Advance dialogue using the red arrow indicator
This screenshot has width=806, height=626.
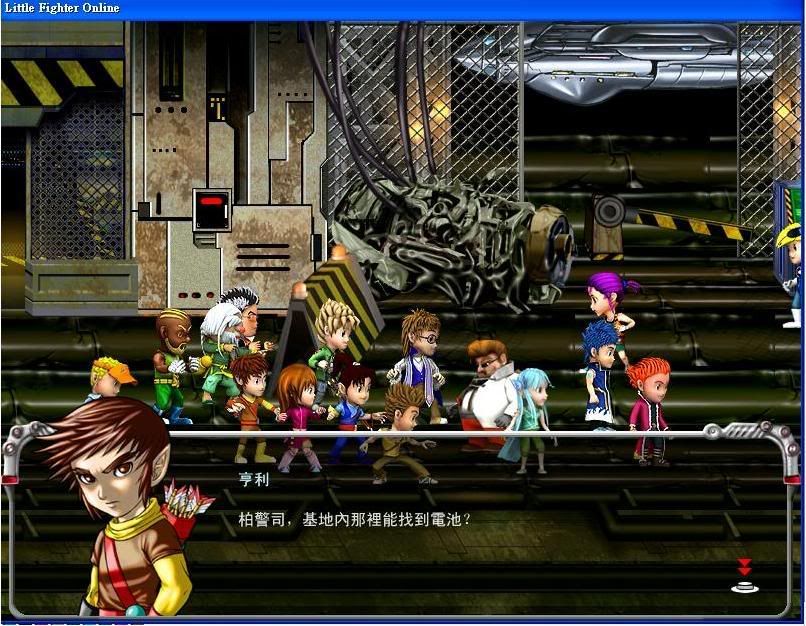click(x=744, y=576)
